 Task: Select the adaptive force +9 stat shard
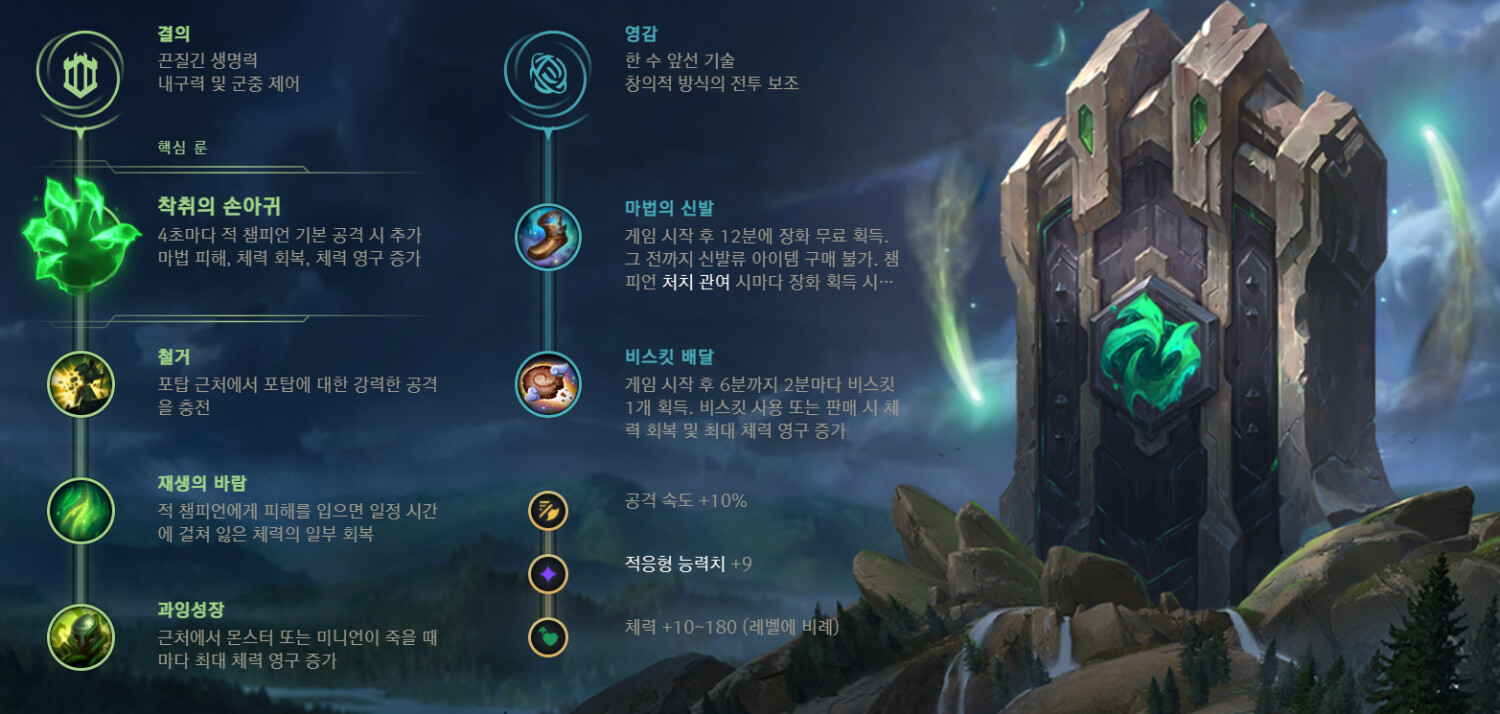[548, 574]
